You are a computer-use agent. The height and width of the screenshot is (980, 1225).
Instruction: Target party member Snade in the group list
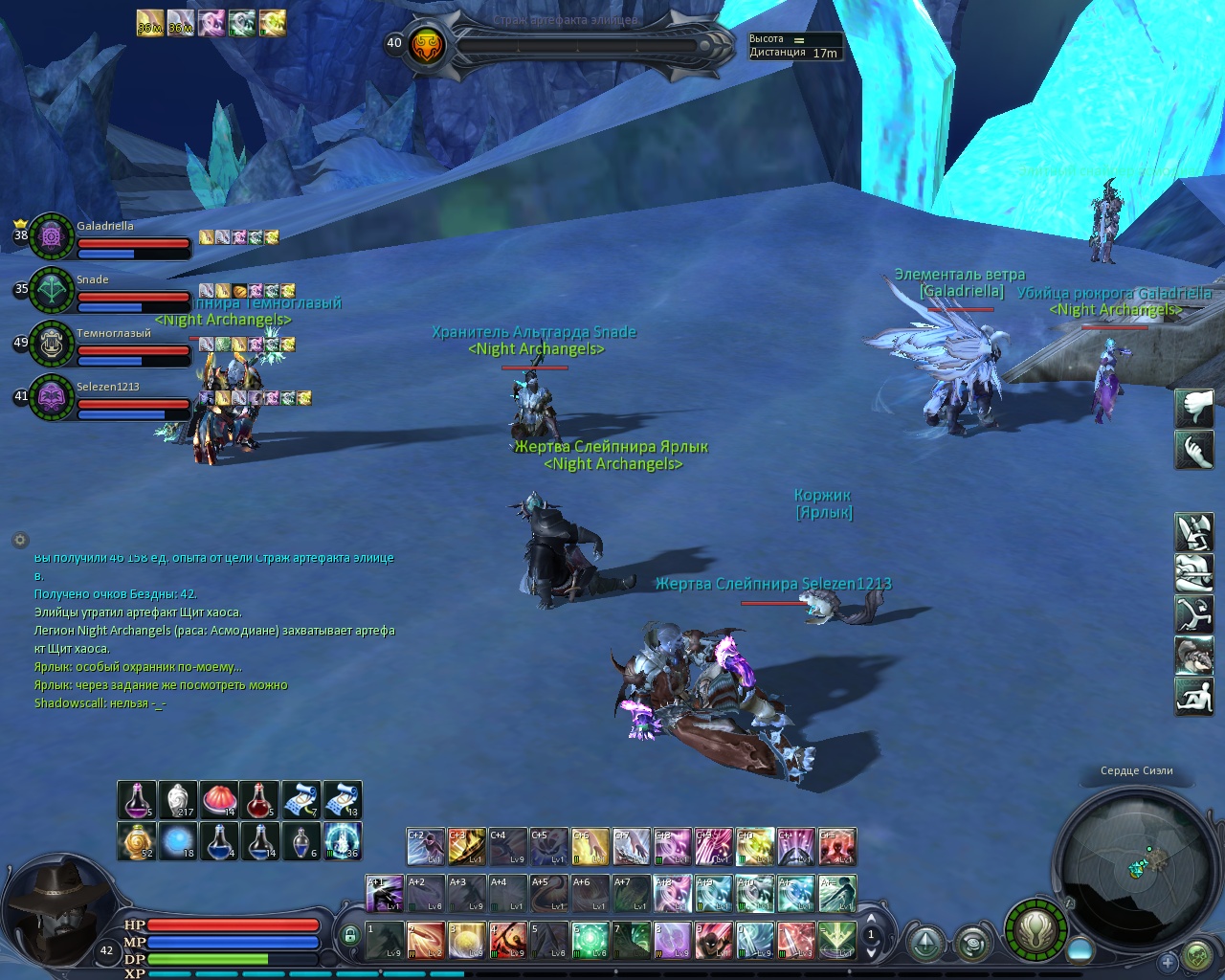coord(52,289)
